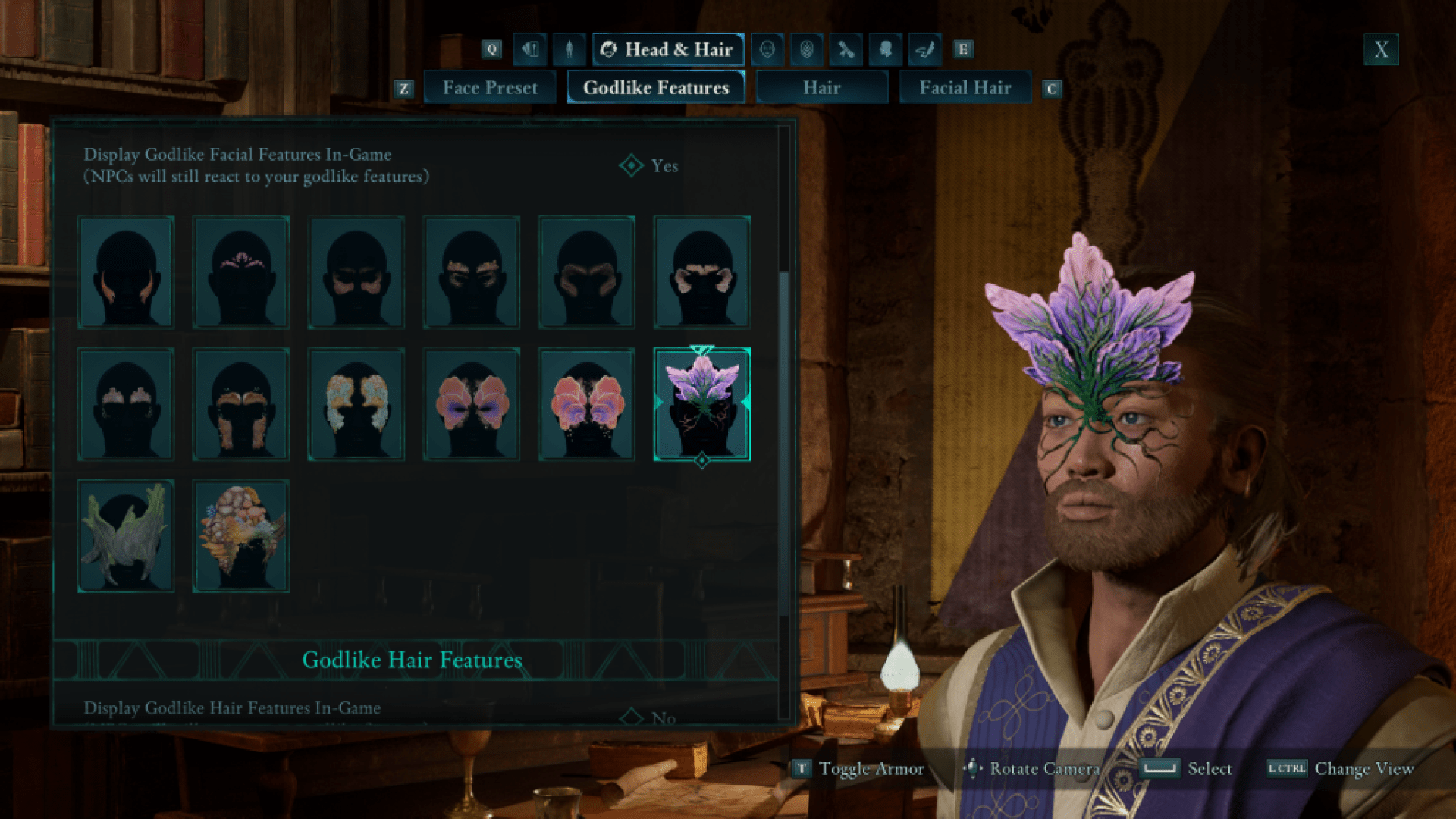1456x819 pixels.
Task: Switch to the Face Preset tab
Action: point(490,88)
